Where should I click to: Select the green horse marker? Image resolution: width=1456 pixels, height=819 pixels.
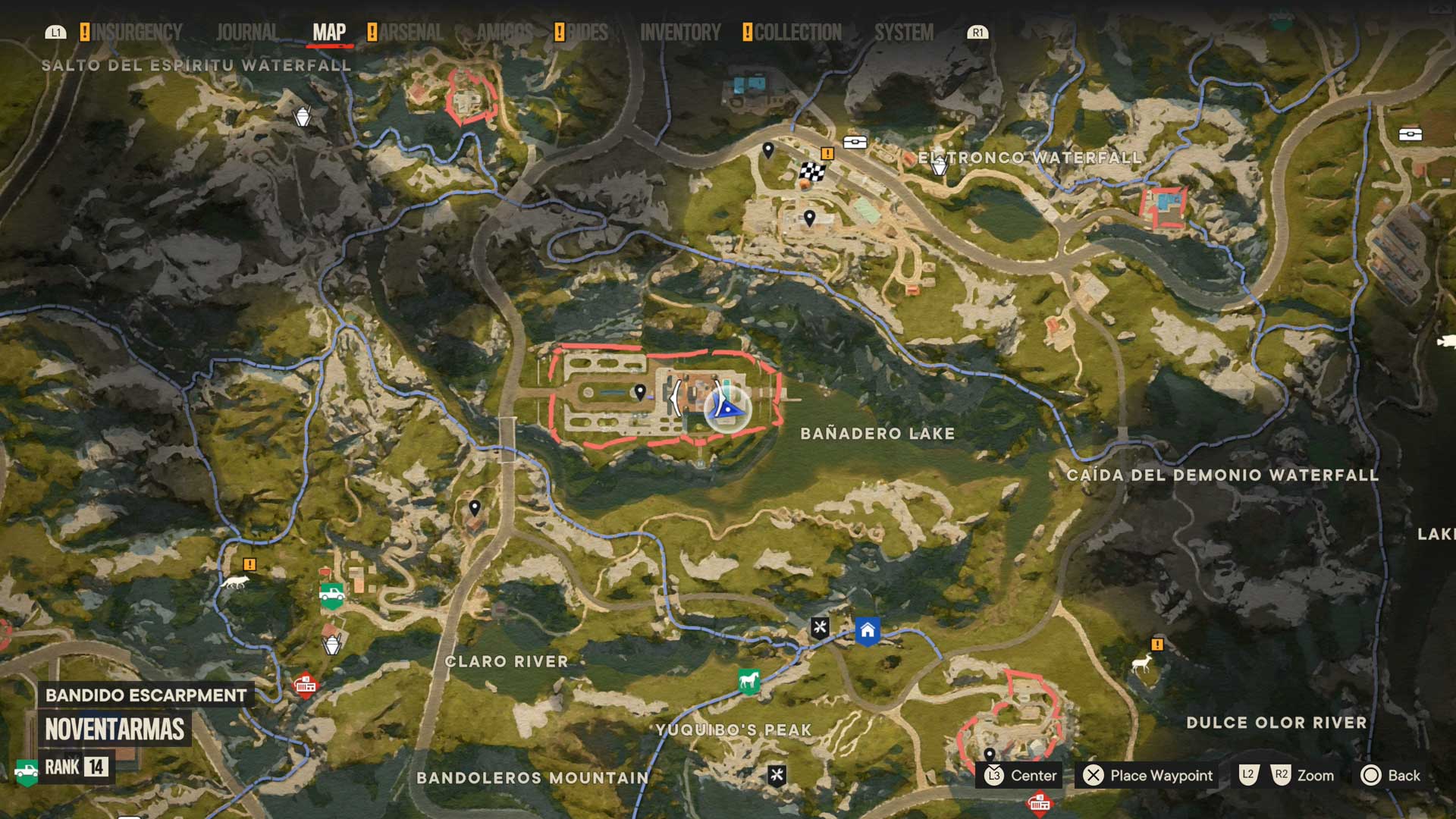click(x=748, y=680)
